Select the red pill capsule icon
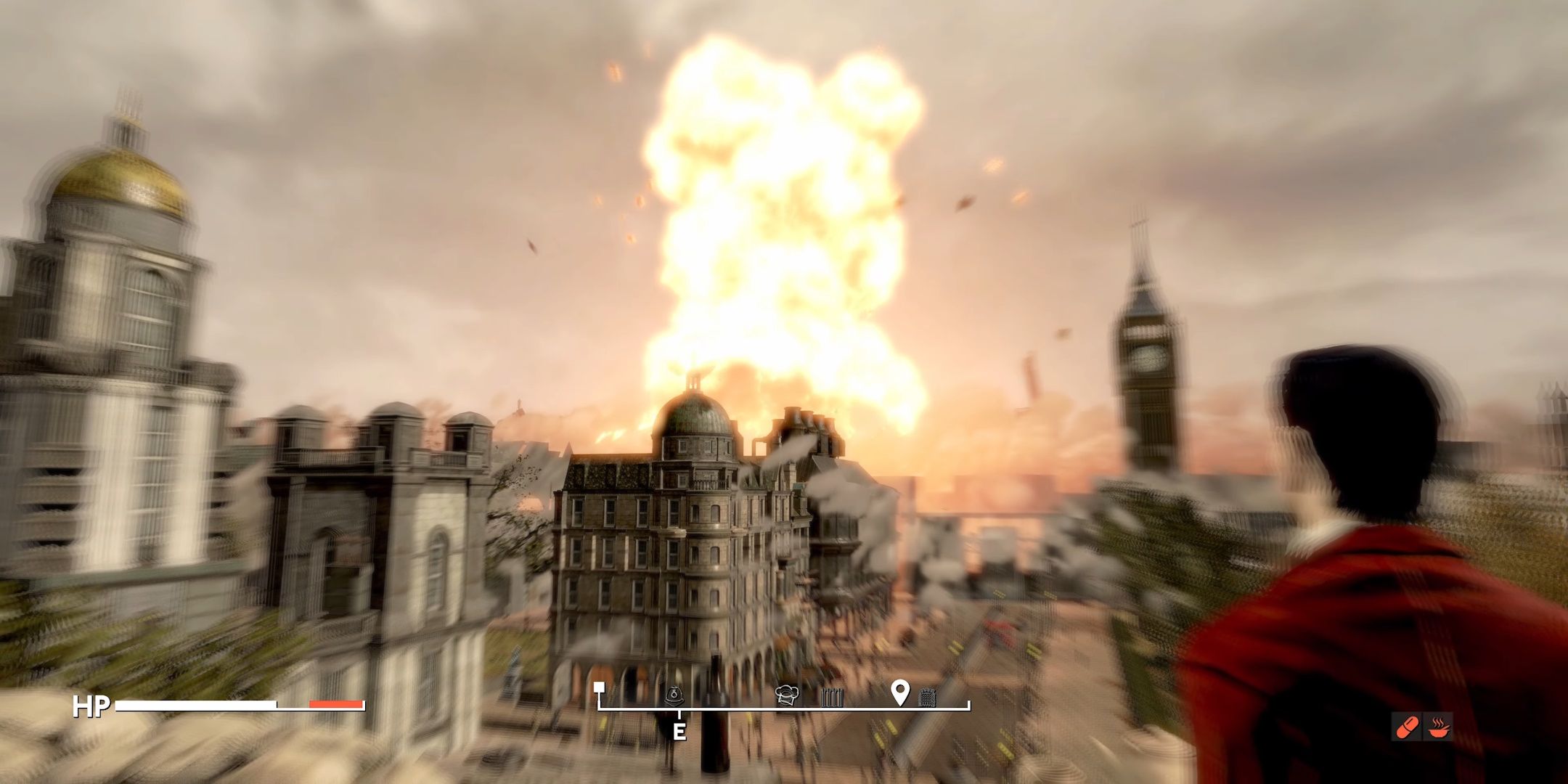Image resolution: width=1568 pixels, height=784 pixels. tap(1407, 726)
